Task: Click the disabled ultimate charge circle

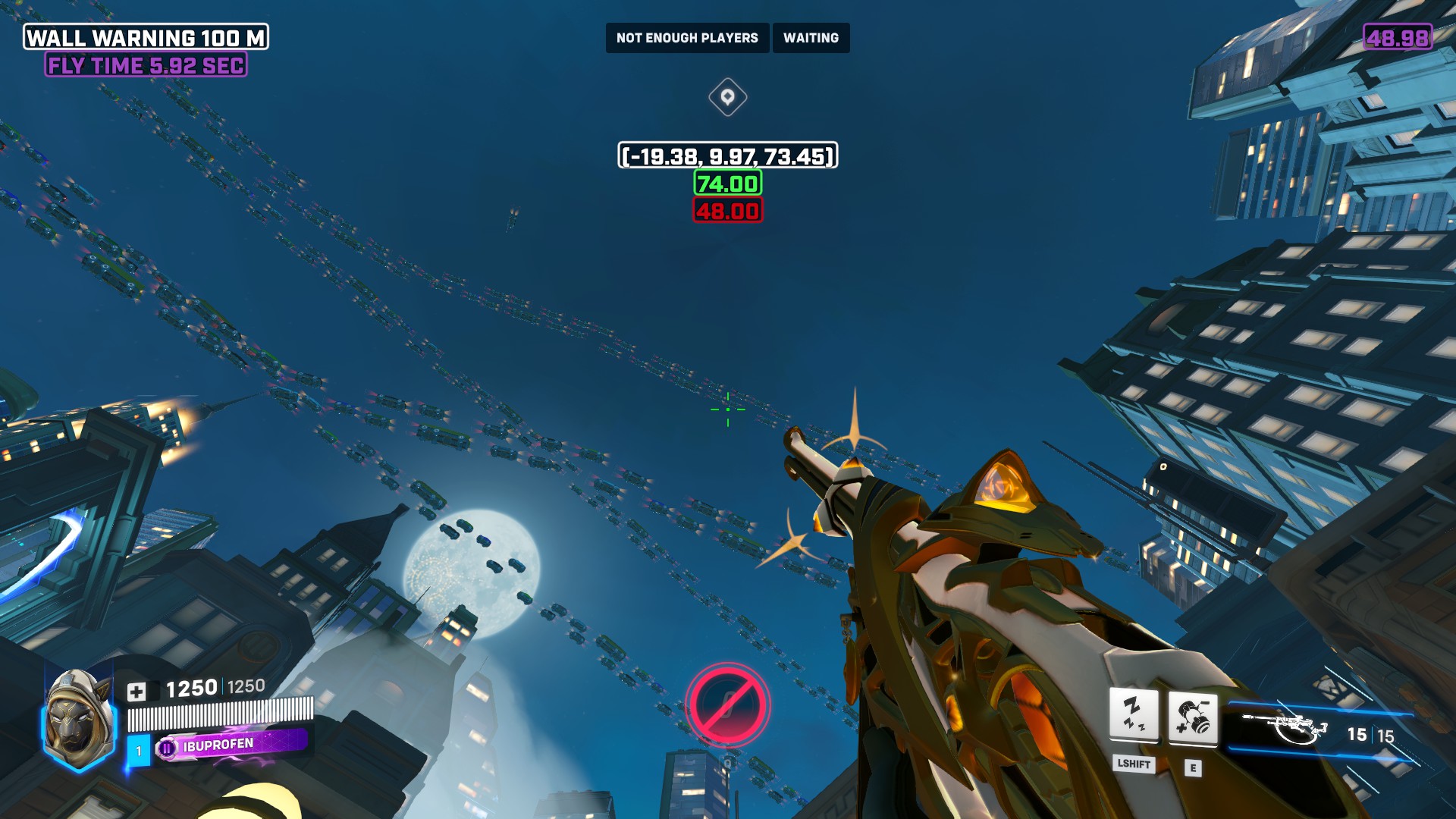Action: [727, 705]
